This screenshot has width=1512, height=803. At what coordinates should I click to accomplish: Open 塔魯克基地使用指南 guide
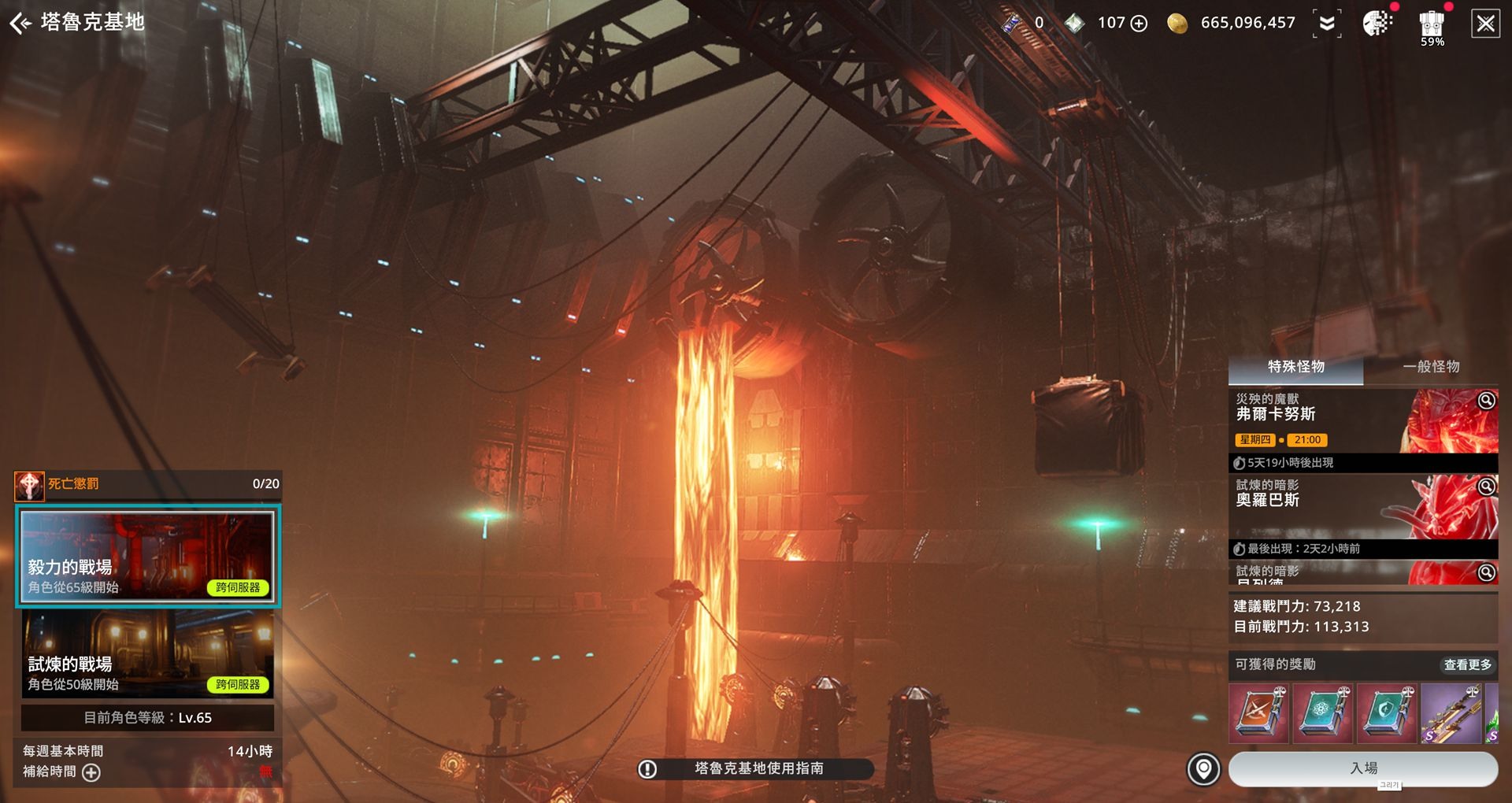pos(756,768)
